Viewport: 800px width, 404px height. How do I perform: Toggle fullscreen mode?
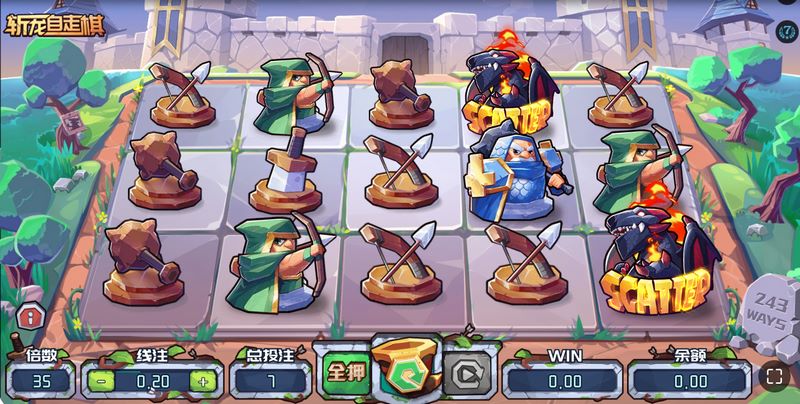click(x=776, y=377)
